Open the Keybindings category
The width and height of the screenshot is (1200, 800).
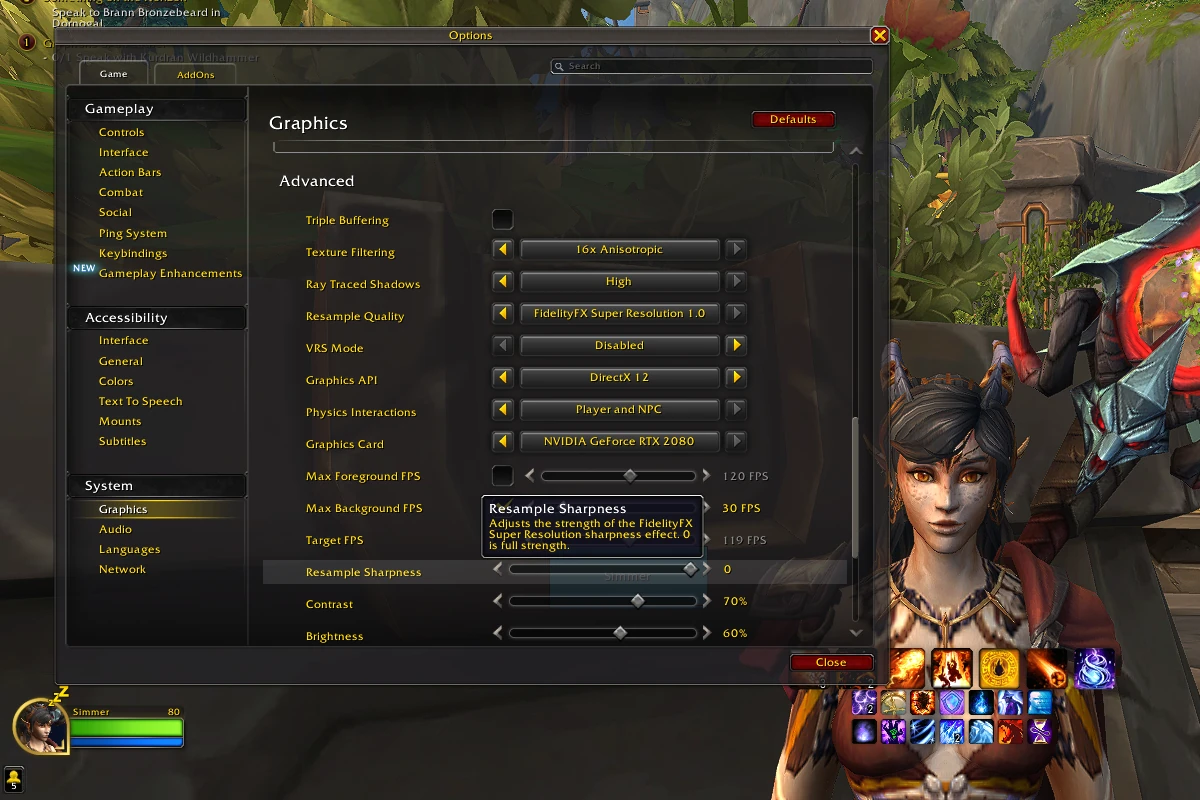tap(133, 254)
